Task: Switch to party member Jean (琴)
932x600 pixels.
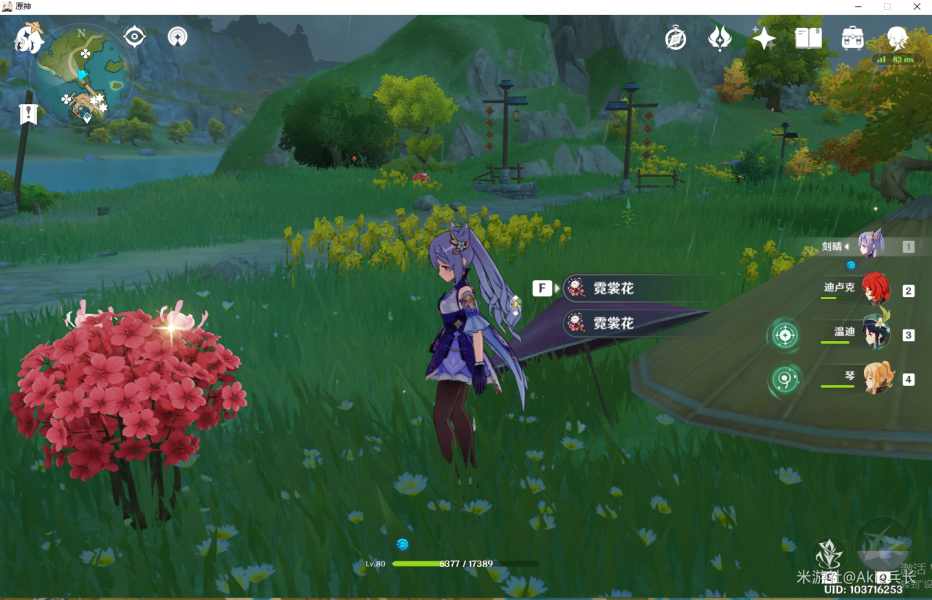Action: 876,379
